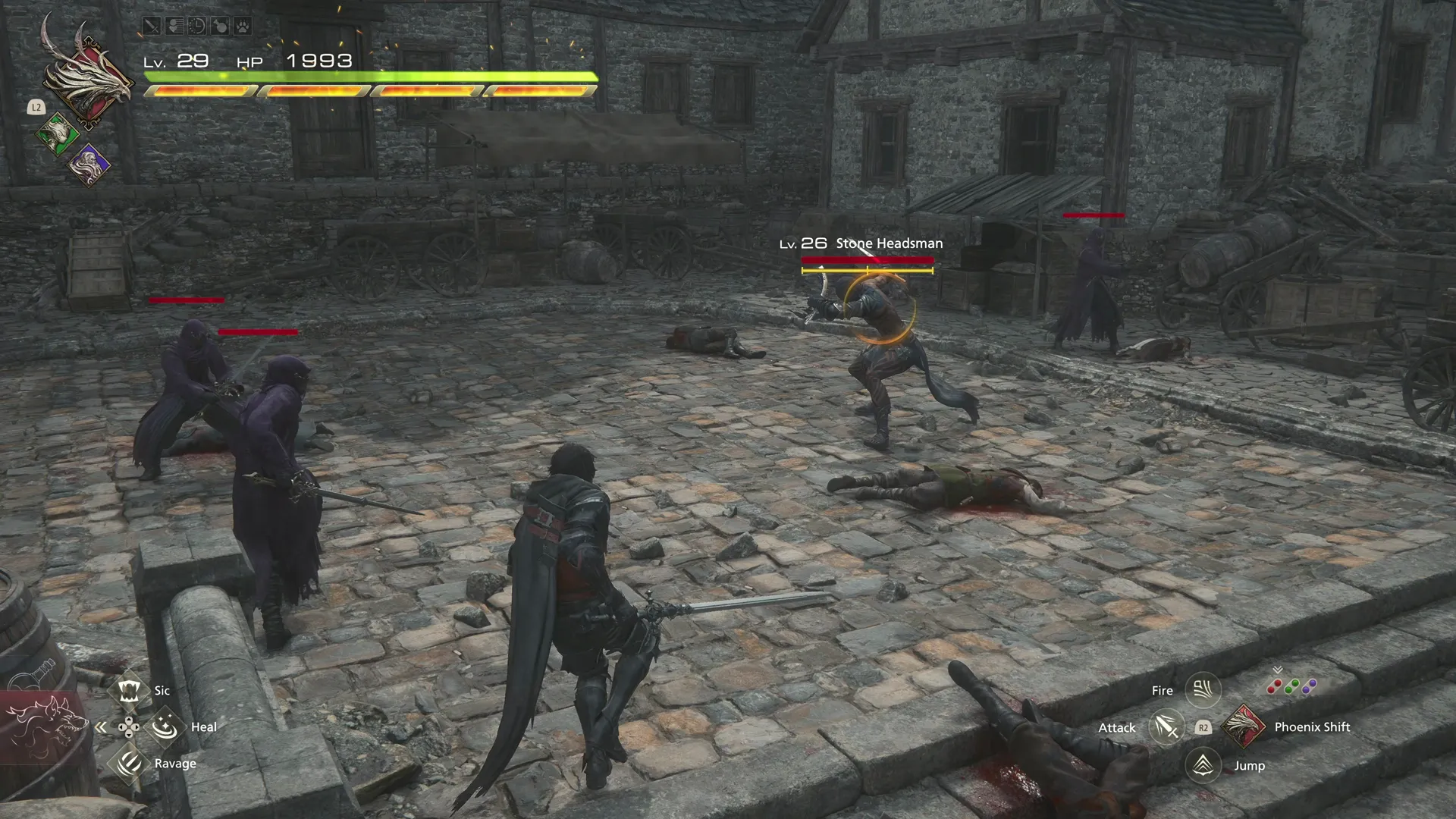This screenshot has width=1456, height=819.
Task: Toggle the L2 eikon modifier indicator
Action: click(36, 108)
